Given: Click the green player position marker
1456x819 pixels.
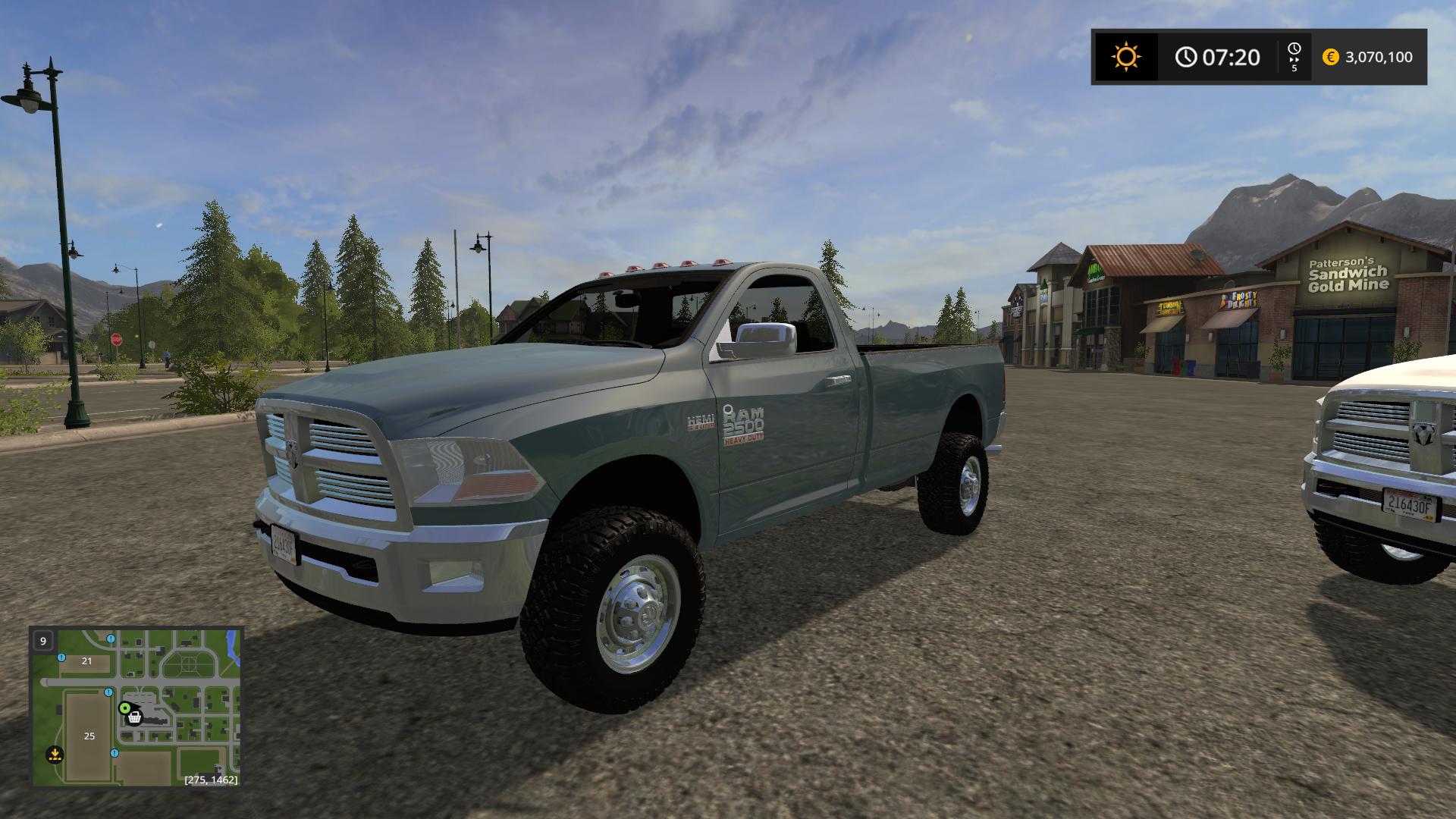Looking at the screenshot, I should click(x=124, y=708).
